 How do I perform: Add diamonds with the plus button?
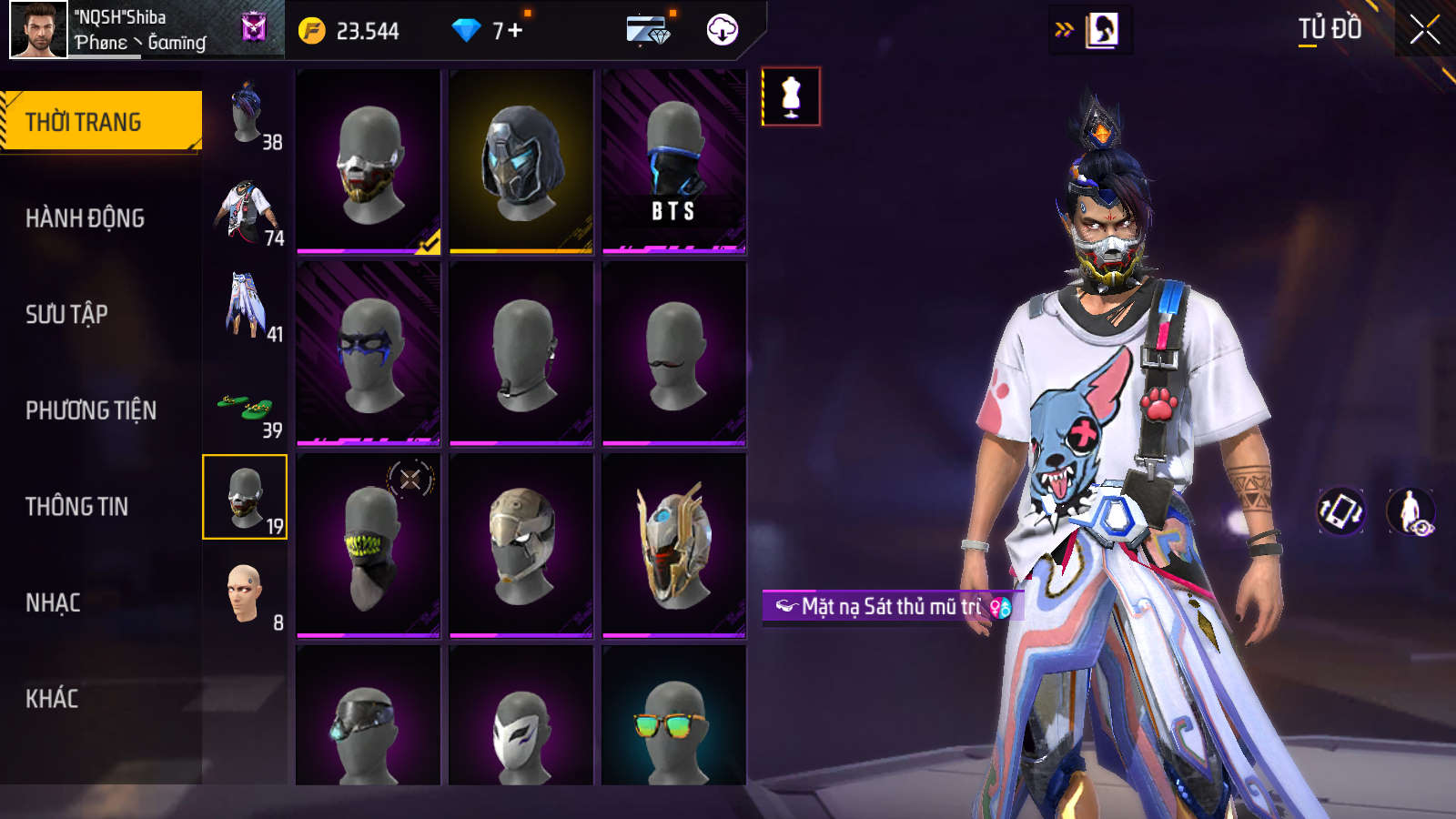click(515, 31)
